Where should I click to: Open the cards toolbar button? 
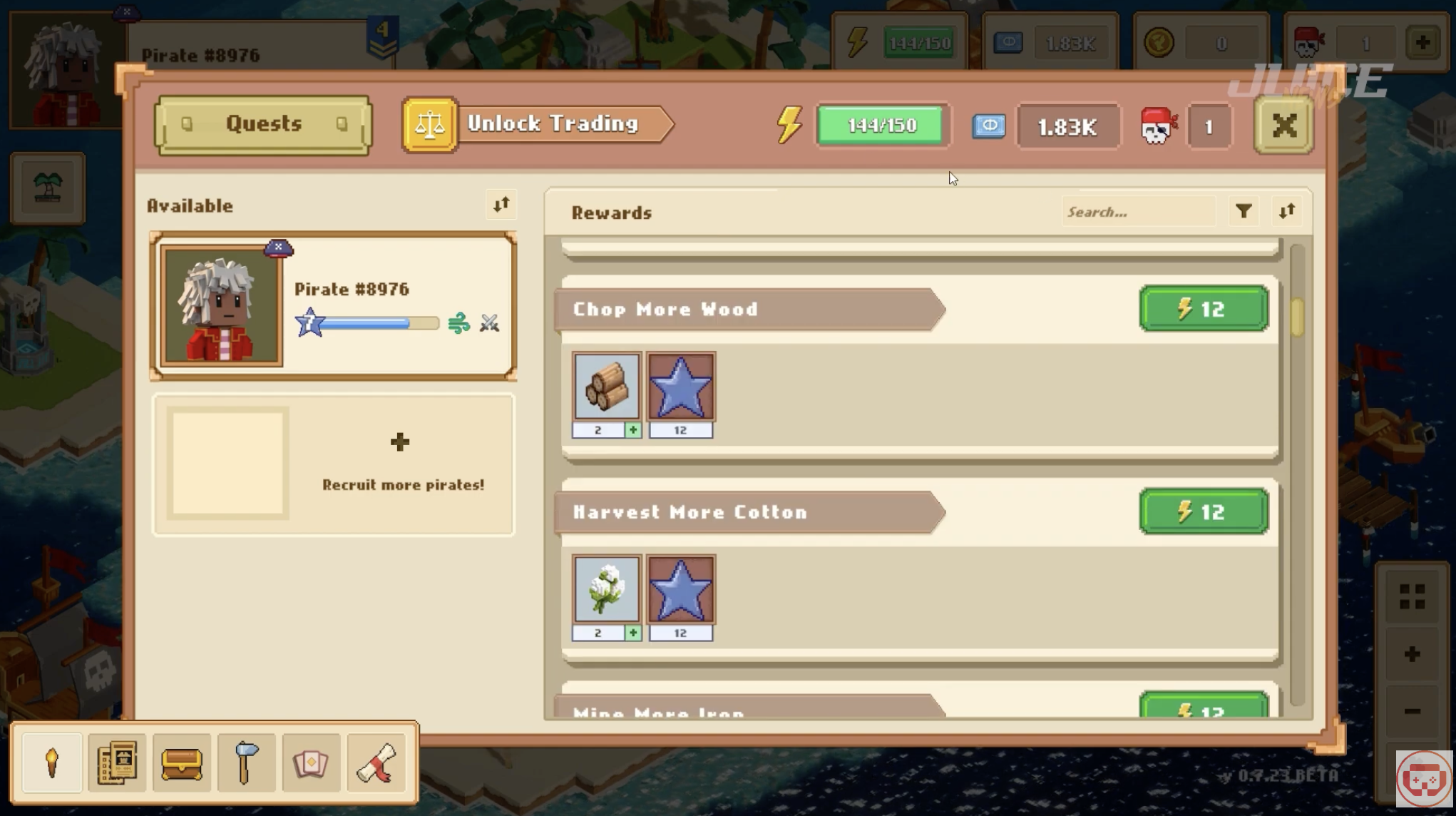point(311,763)
